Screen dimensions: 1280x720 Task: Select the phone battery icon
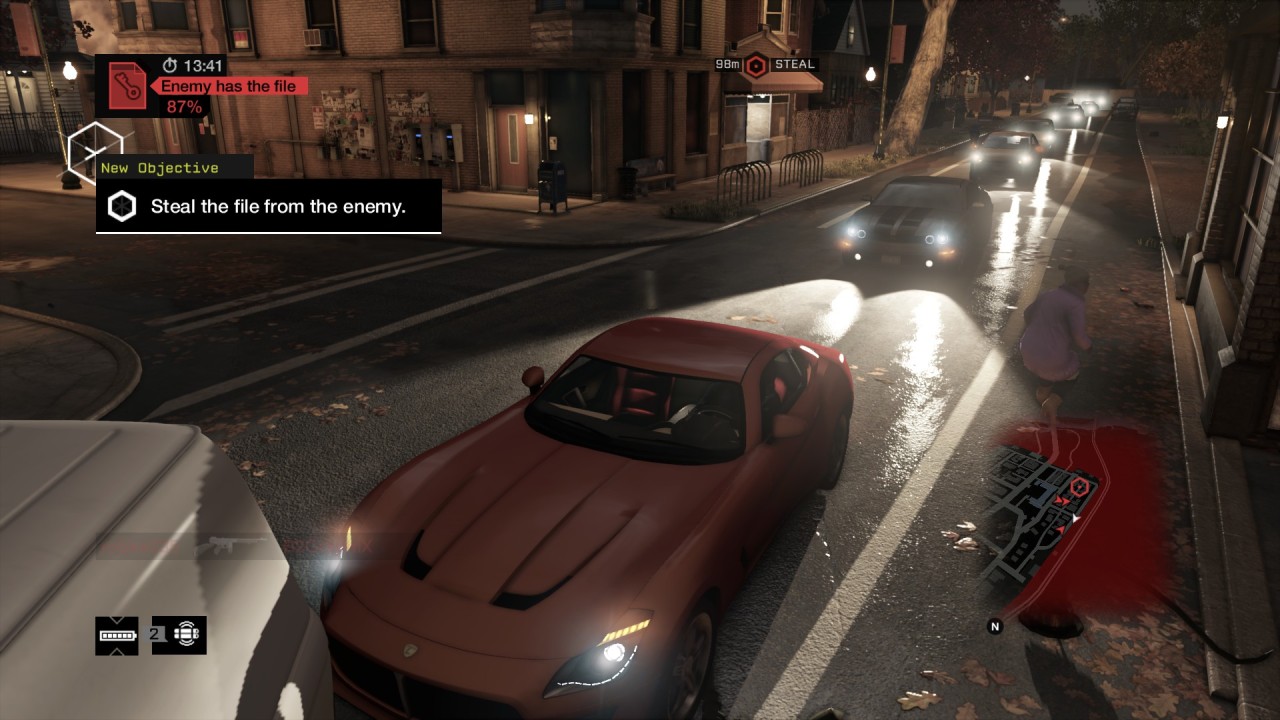117,635
